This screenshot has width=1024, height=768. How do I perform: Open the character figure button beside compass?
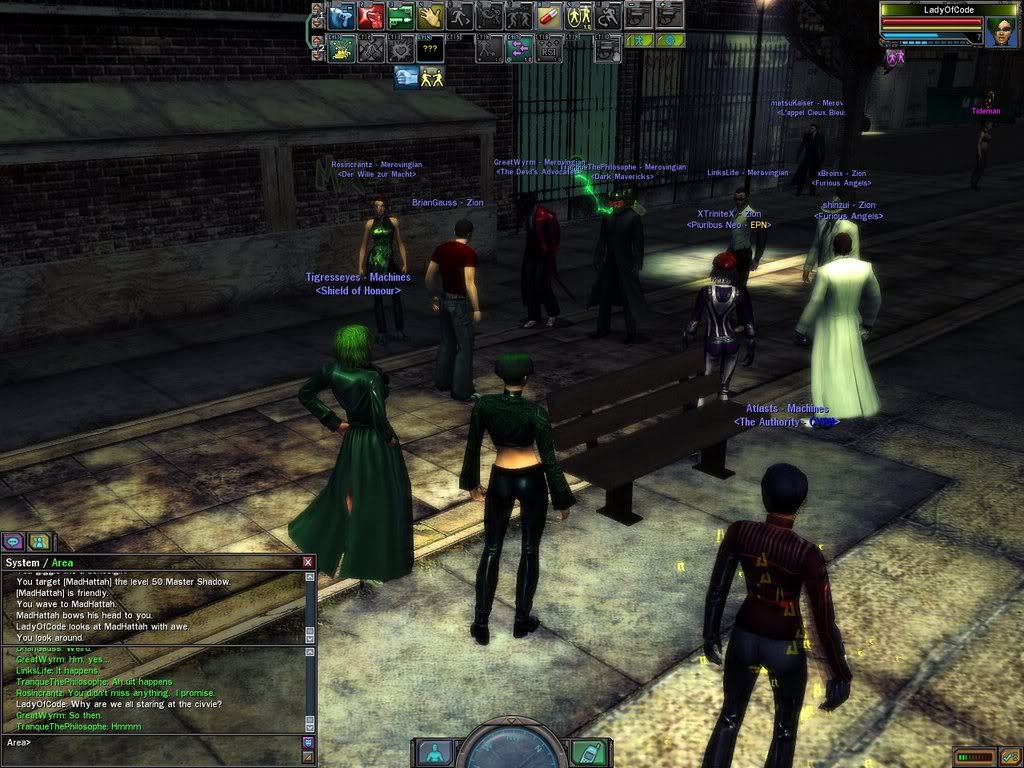(435, 752)
